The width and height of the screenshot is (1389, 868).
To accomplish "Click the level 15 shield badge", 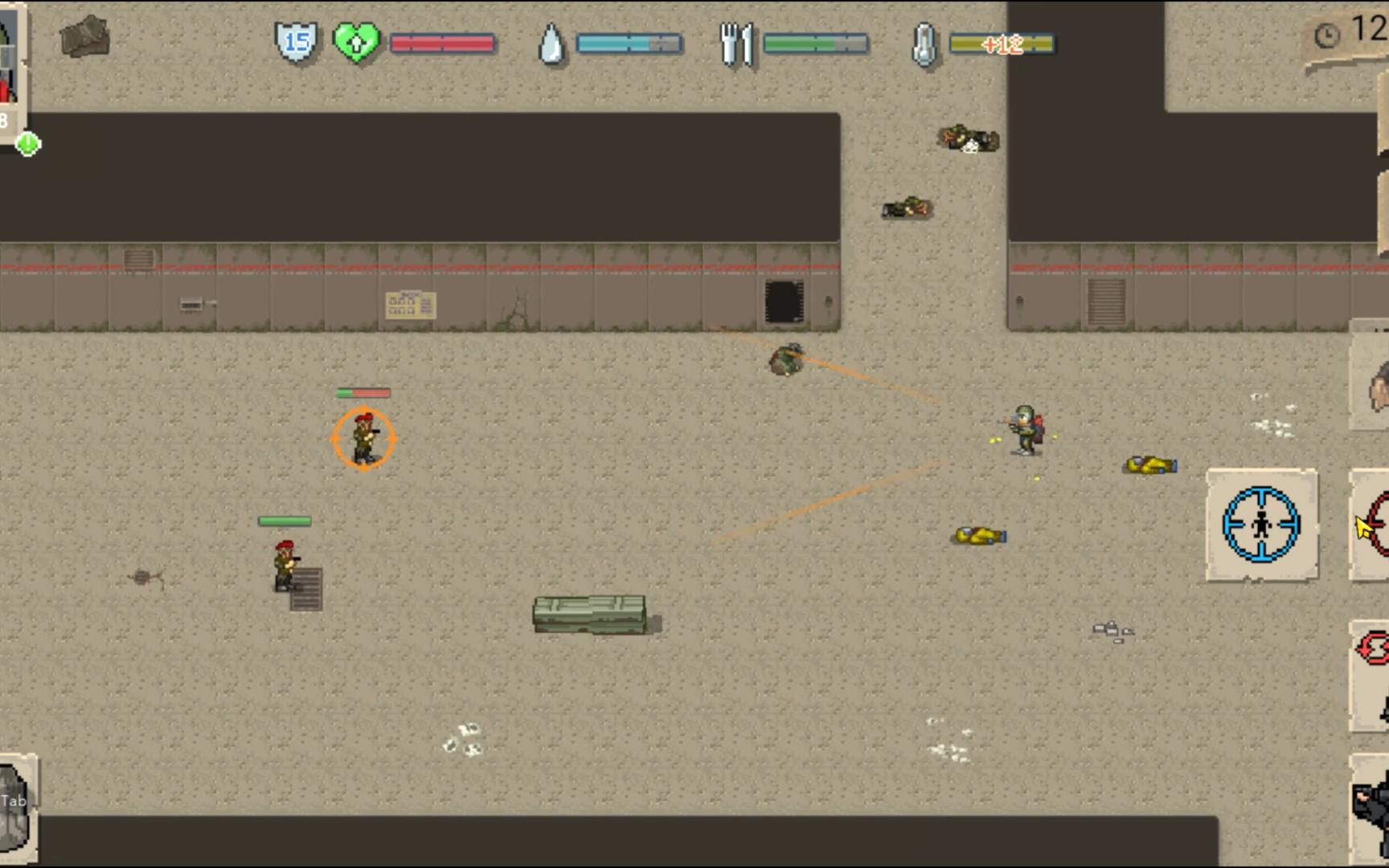I will coord(296,42).
